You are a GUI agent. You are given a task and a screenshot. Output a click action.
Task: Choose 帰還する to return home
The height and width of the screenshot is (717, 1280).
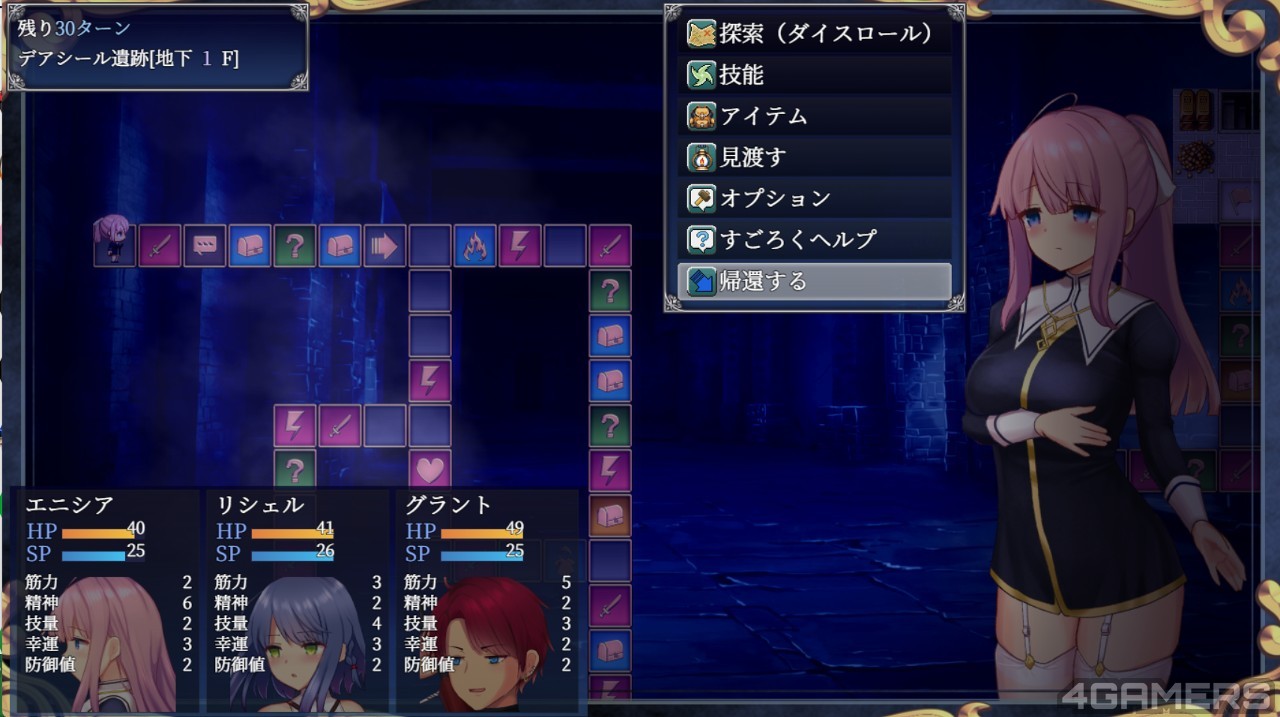(814, 281)
